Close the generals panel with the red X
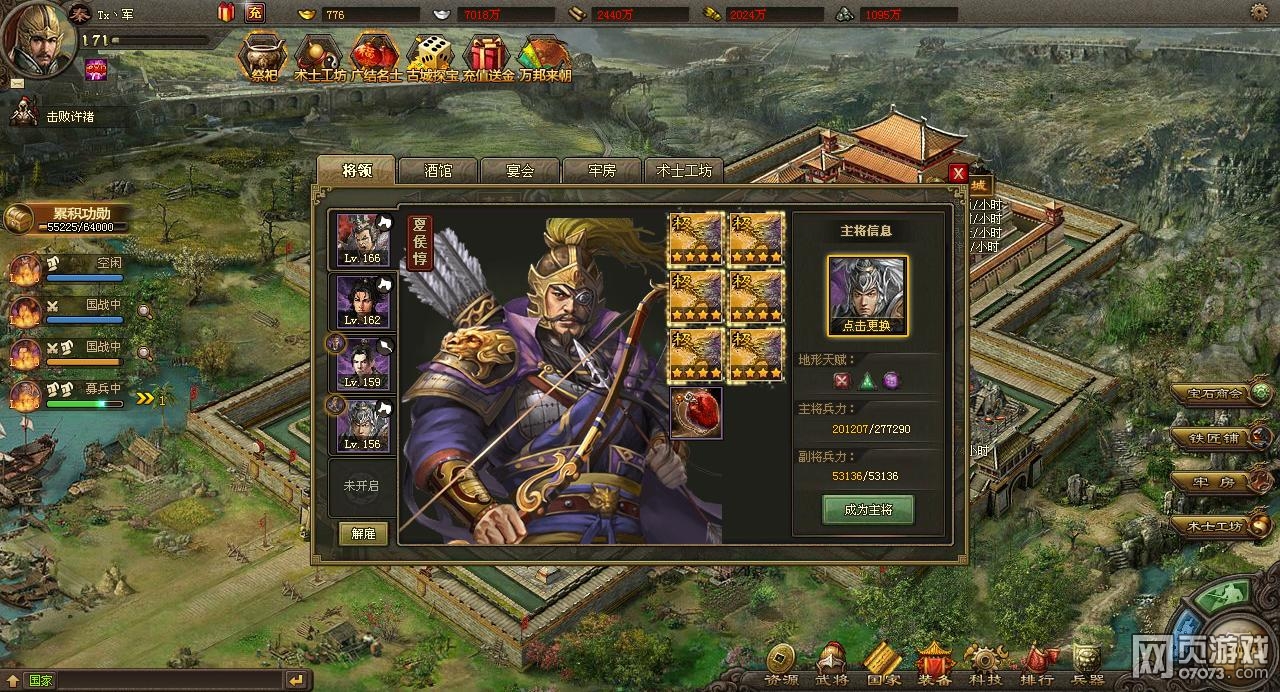This screenshot has width=1280, height=692. [x=958, y=173]
